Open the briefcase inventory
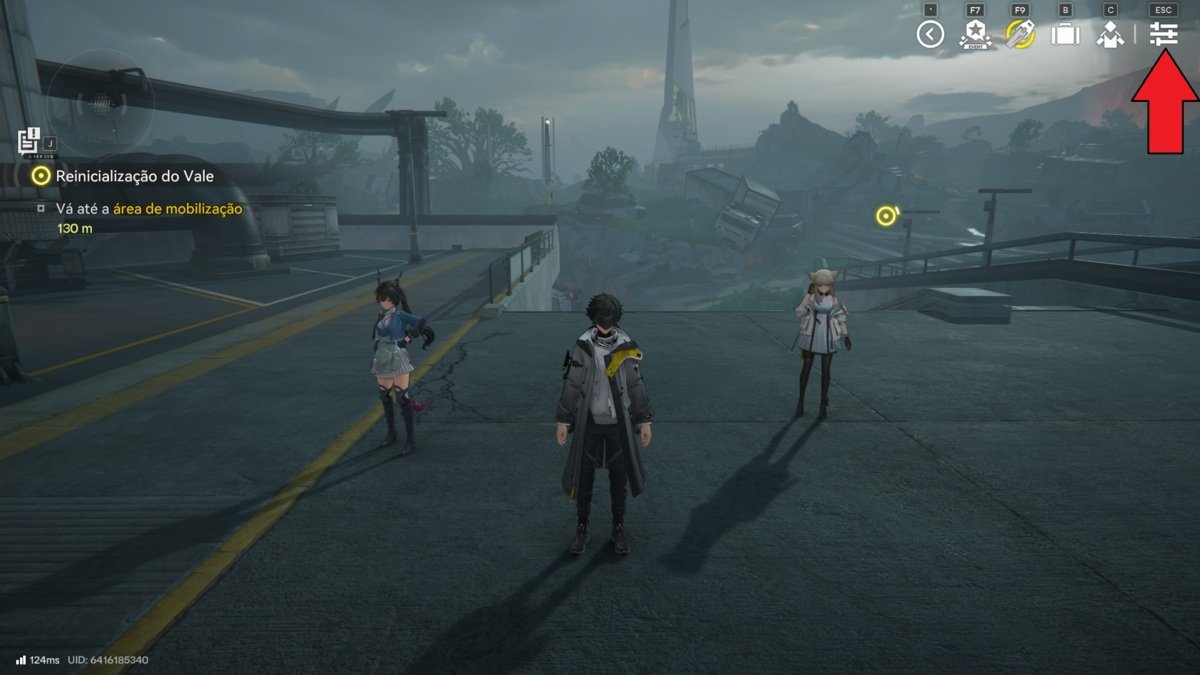This screenshot has width=1200, height=675. [1065, 35]
